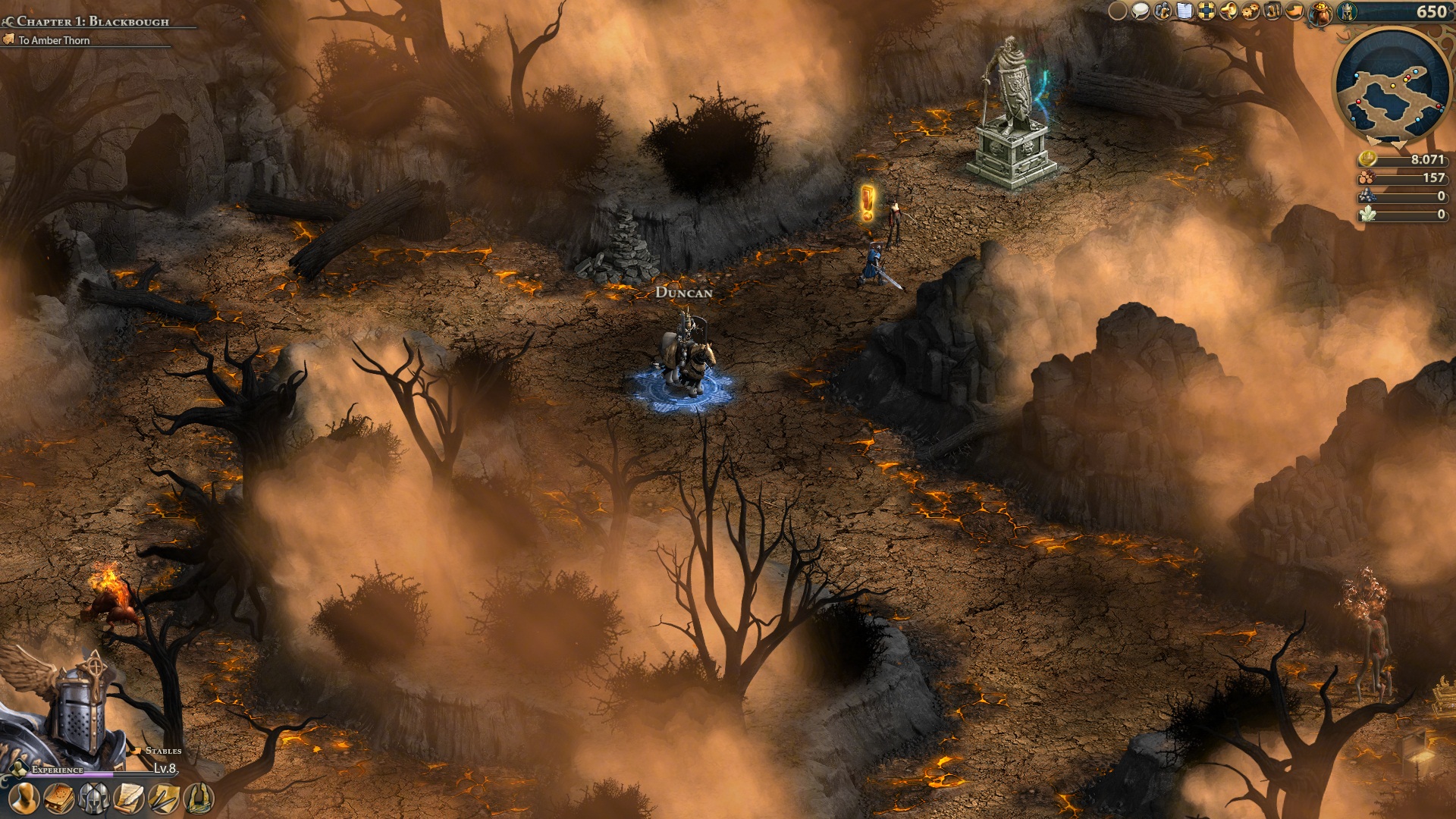The width and height of the screenshot is (1456, 819).
Task: Click the gold and grey figures icon
Action: click(1163, 11)
